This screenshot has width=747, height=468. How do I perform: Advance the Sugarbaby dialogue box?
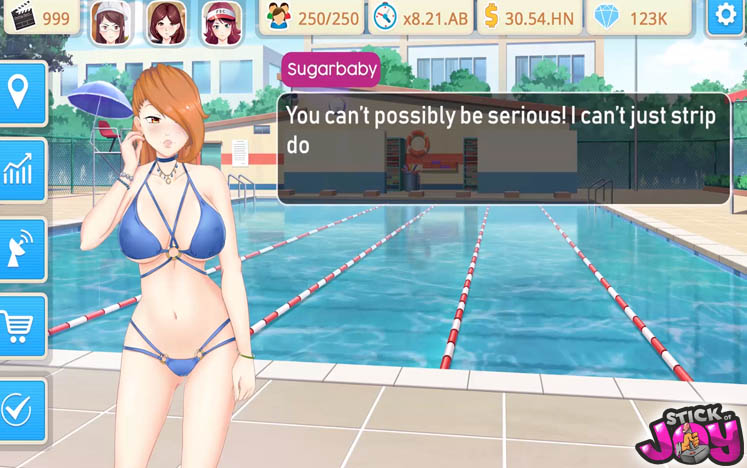click(x=503, y=148)
